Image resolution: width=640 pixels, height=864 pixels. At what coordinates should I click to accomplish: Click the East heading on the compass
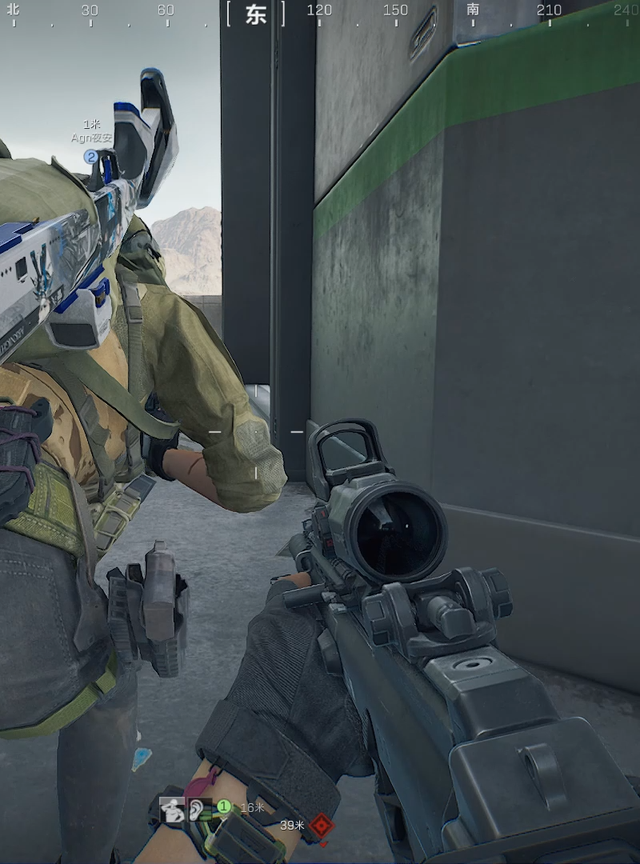click(x=256, y=15)
